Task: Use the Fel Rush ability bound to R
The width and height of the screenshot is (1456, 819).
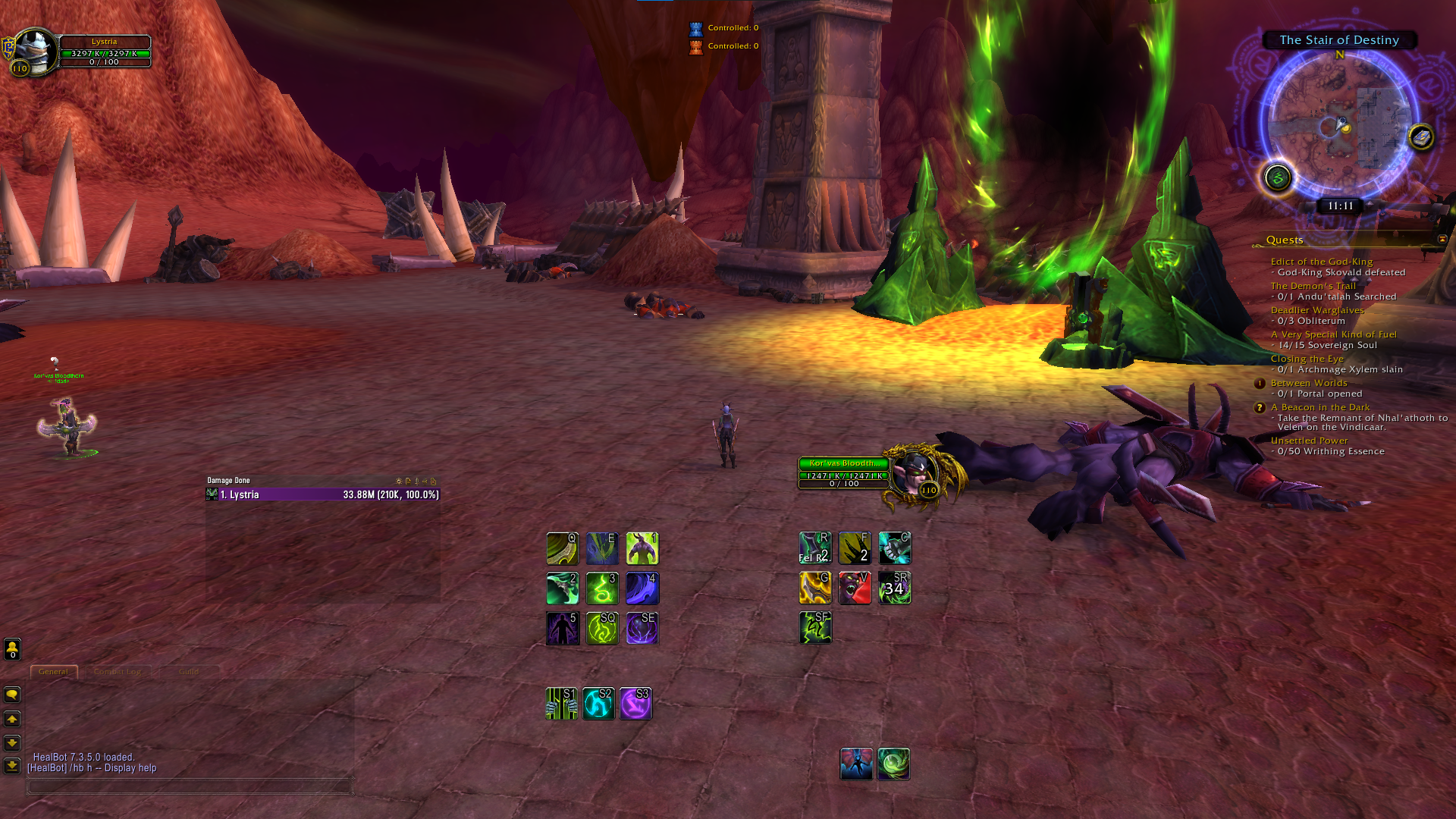Action: pyautogui.click(x=815, y=548)
